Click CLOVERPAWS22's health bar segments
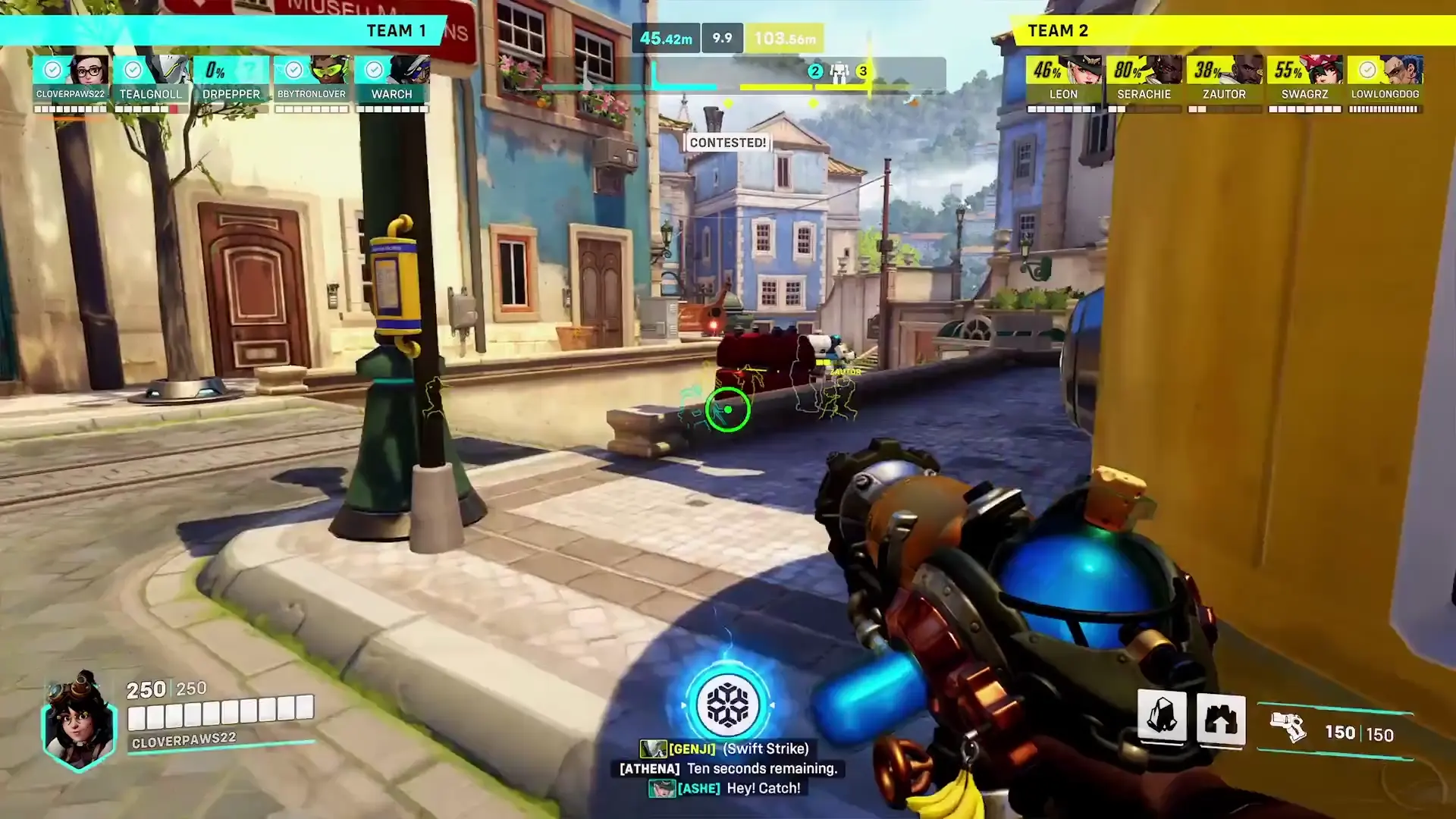1456x819 pixels. point(71,108)
